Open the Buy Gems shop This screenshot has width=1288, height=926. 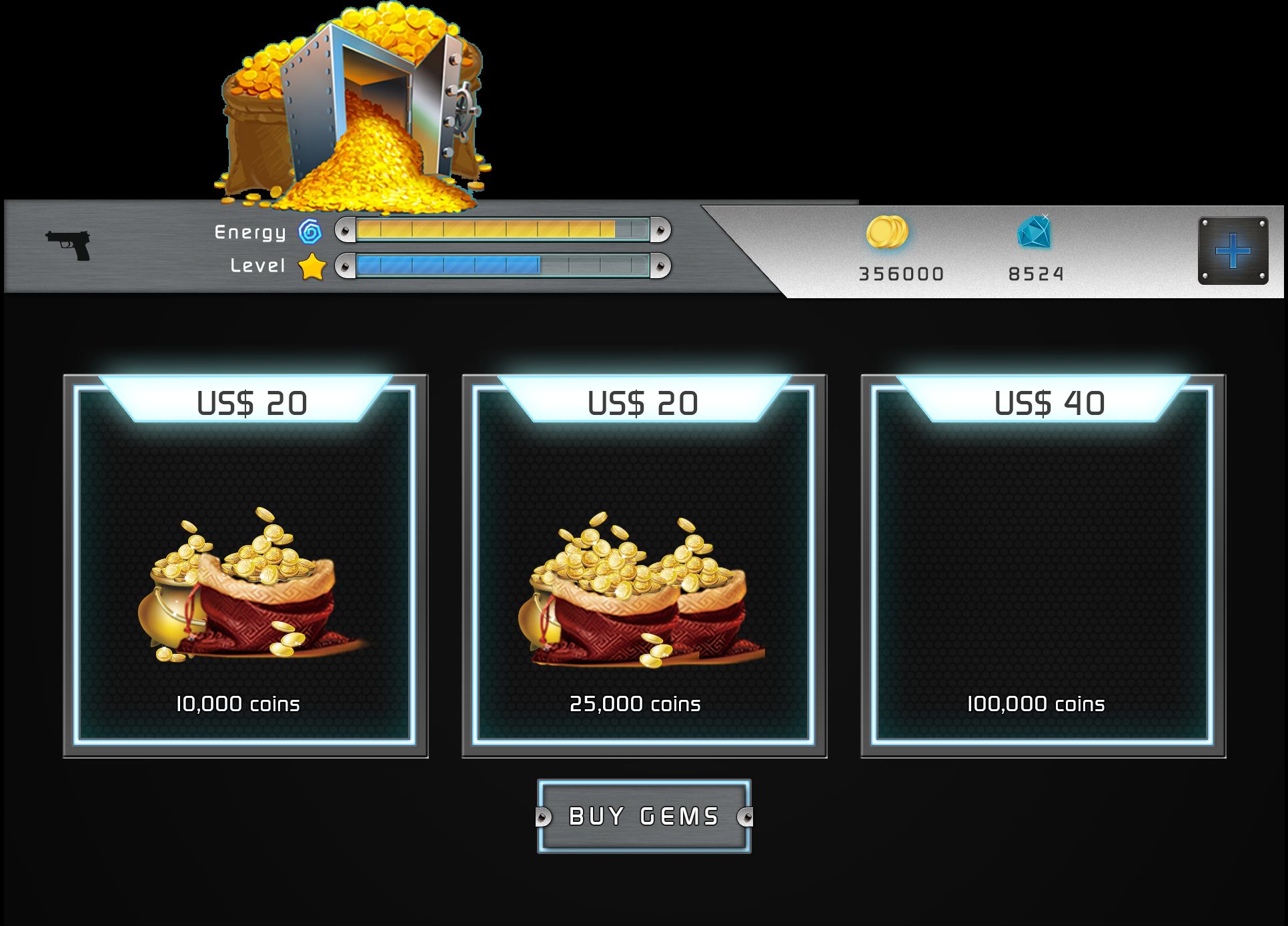click(x=644, y=816)
